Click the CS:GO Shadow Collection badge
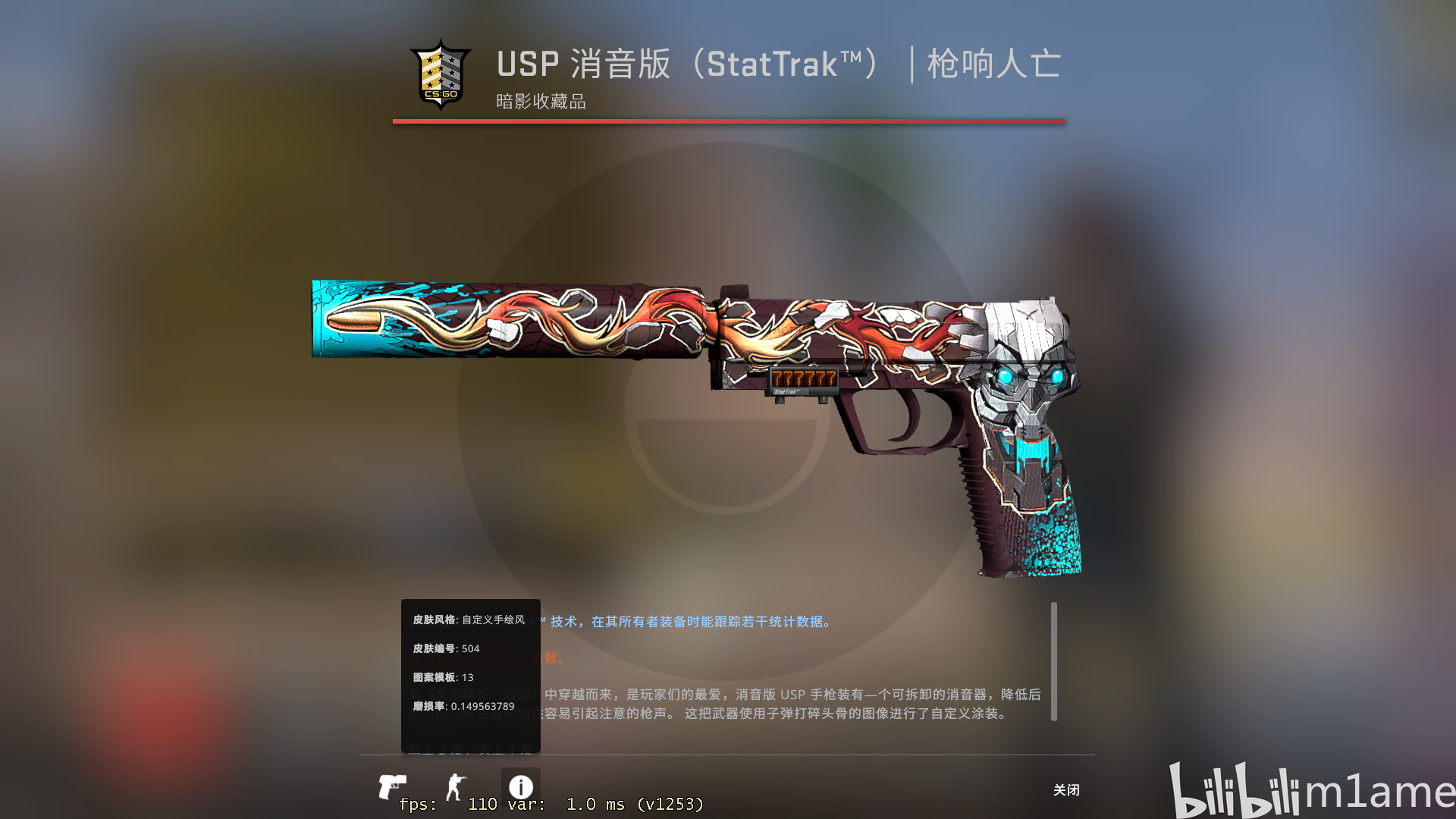 point(441,74)
